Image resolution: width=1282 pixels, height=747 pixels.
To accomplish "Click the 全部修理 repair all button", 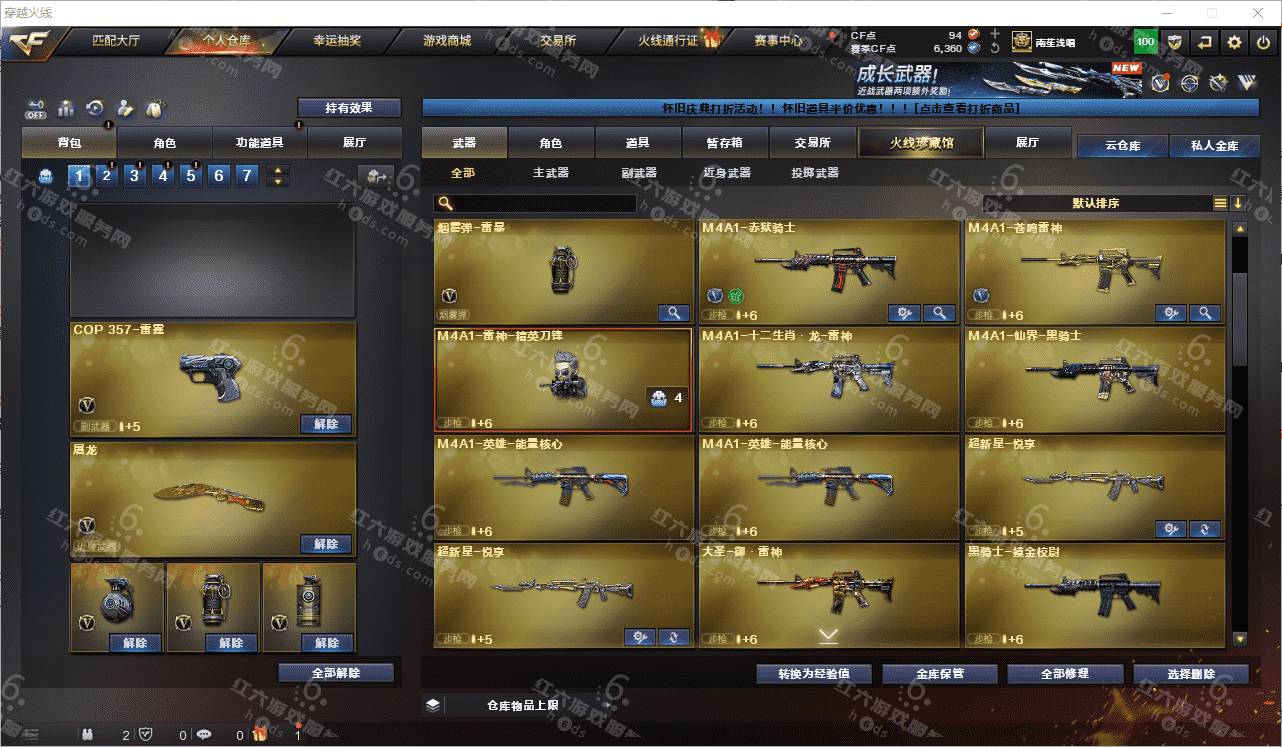I will tap(1064, 673).
